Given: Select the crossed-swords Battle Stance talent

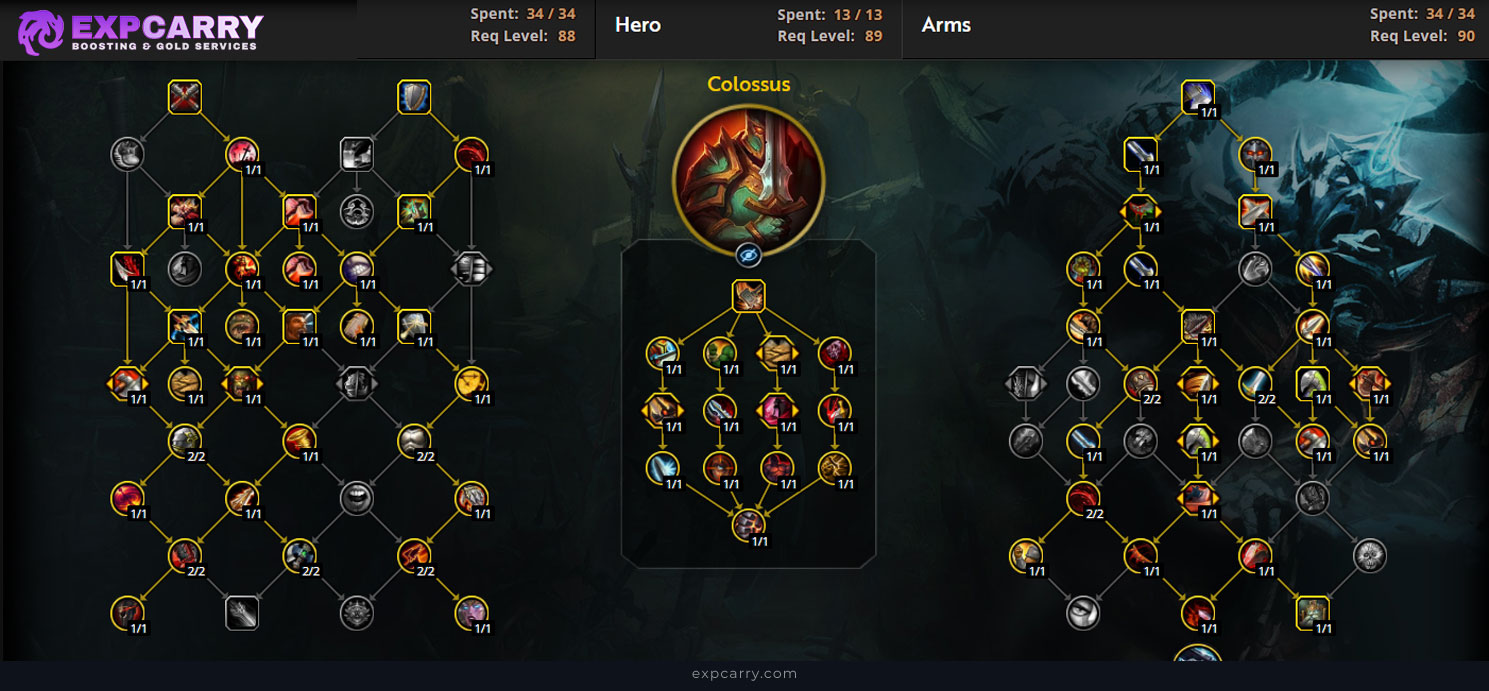Looking at the screenshot, I should click(185, 97).
